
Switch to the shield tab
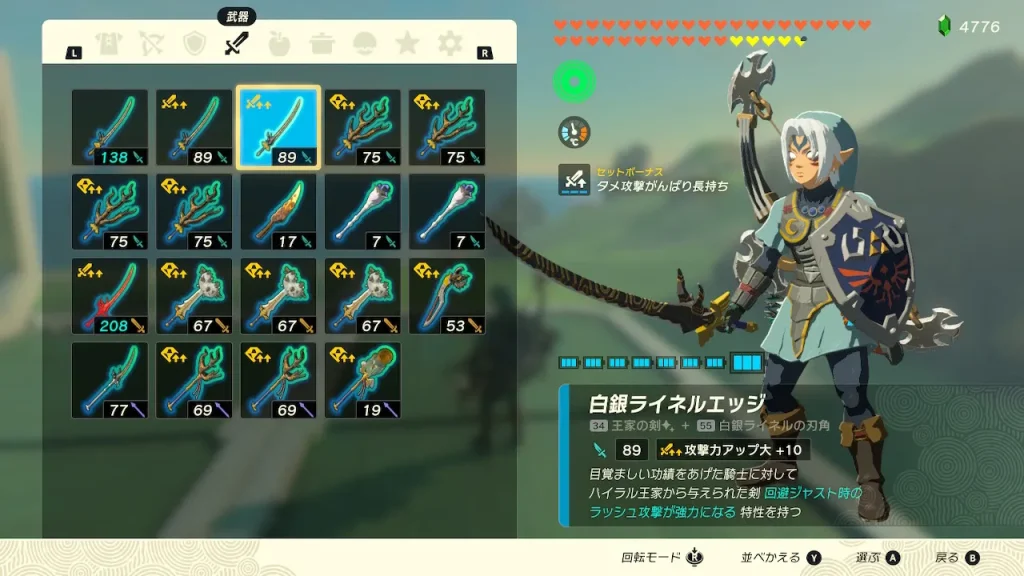tap(194, 44)
